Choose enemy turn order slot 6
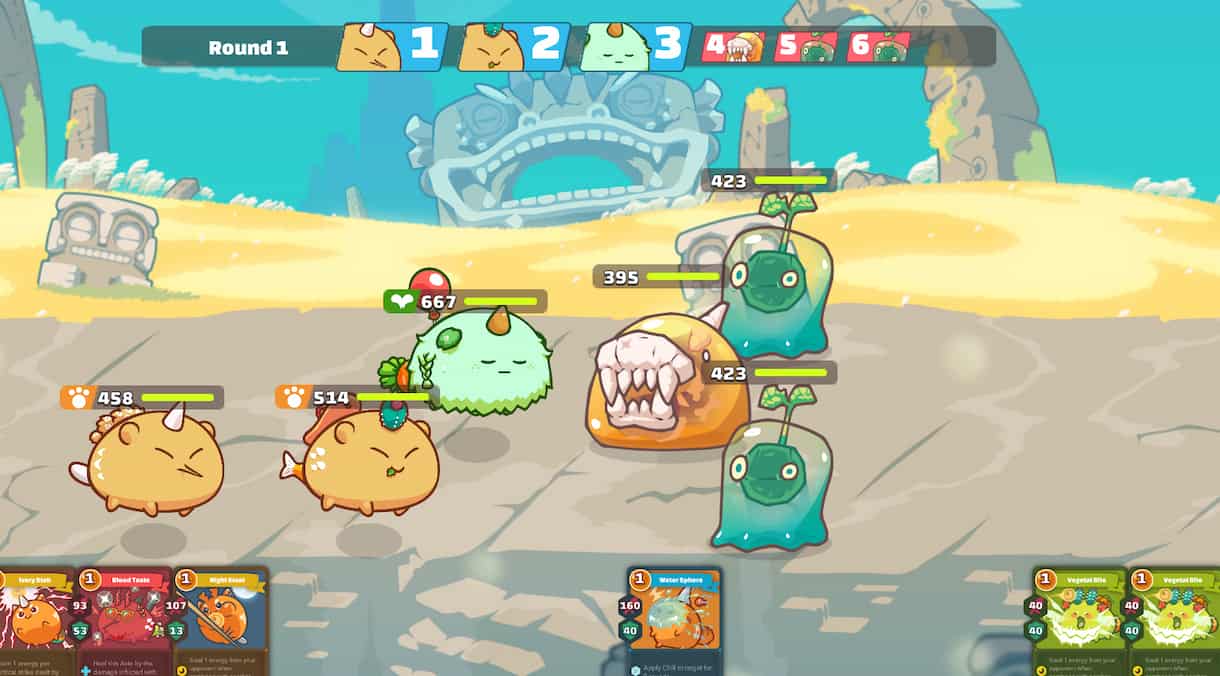The height and width of the screenshot is (676, 1220). (x=879, y=47)
